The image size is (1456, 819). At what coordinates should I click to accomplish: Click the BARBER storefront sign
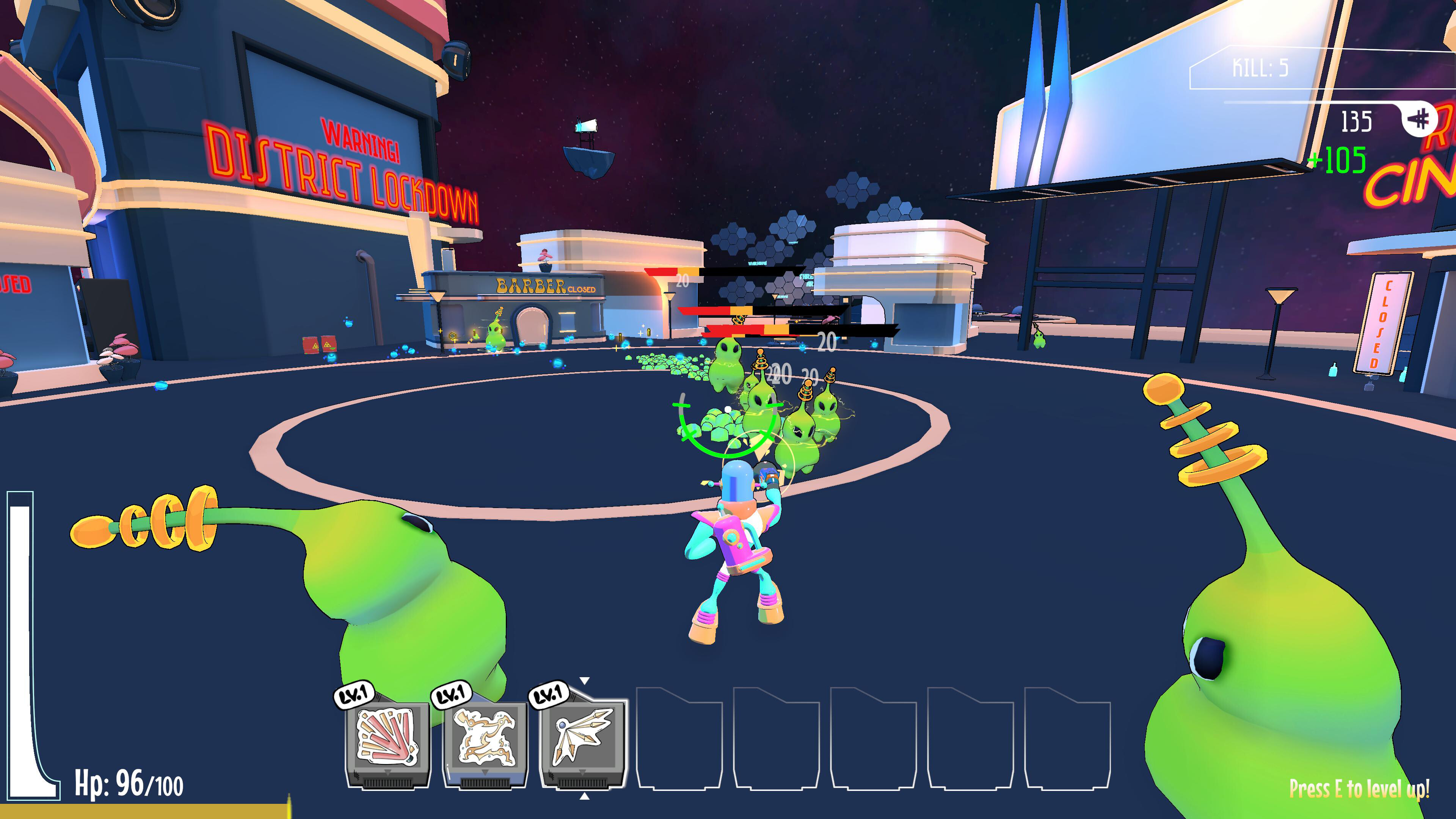click(531, 286)
